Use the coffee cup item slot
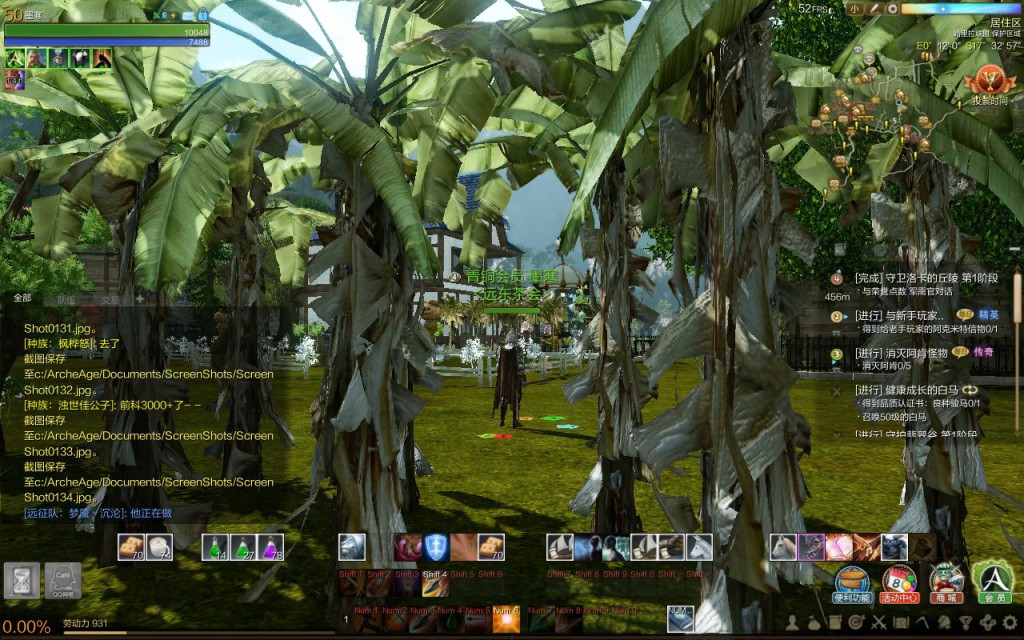This screenshot has width=1024, height=640. coord(159,547)
